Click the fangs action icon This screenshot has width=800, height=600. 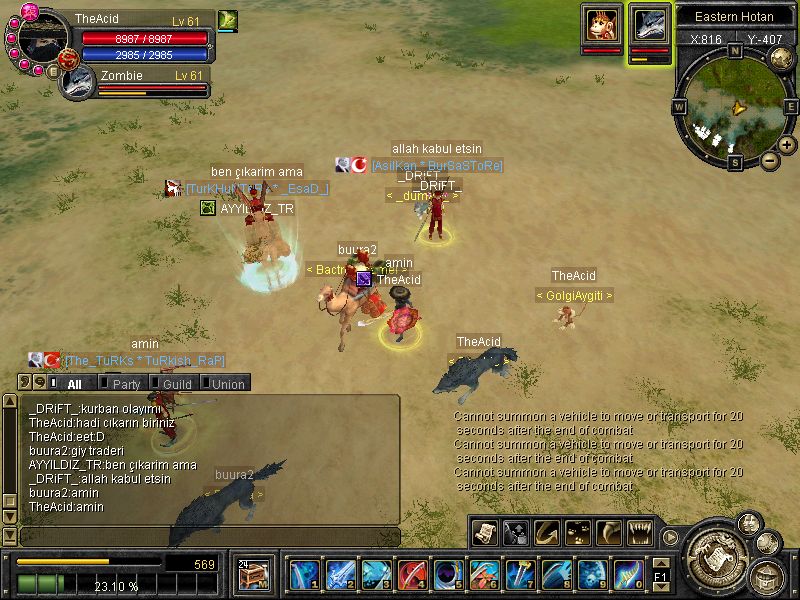pyautogui.click(x=640, y=532)
